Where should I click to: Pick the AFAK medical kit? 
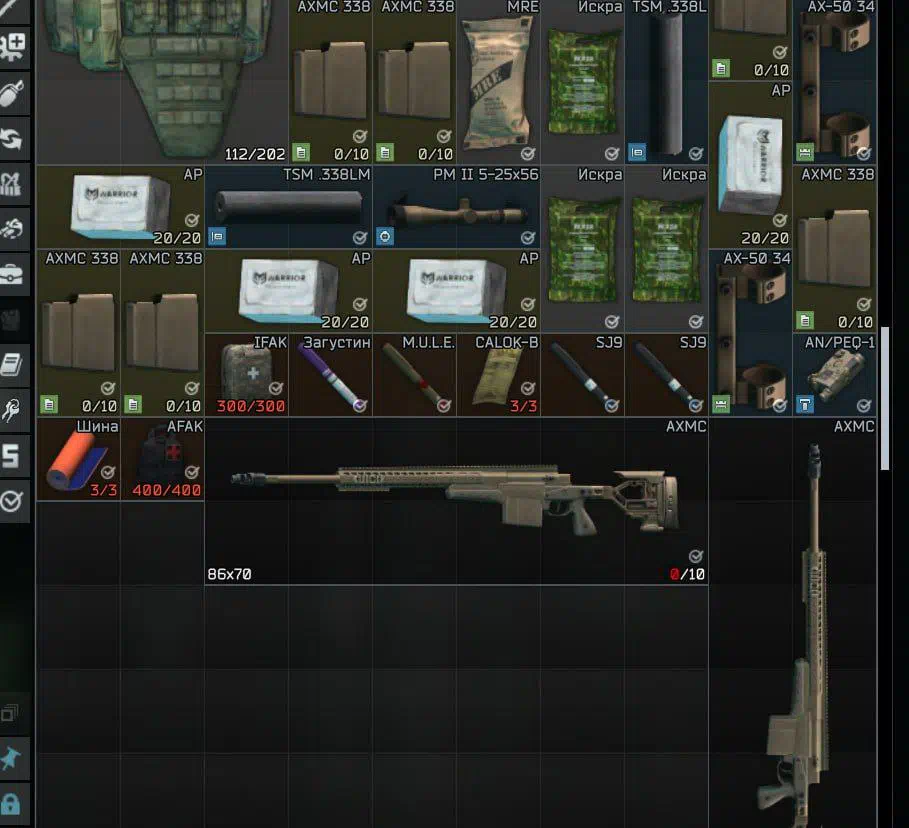coord(162,460)
